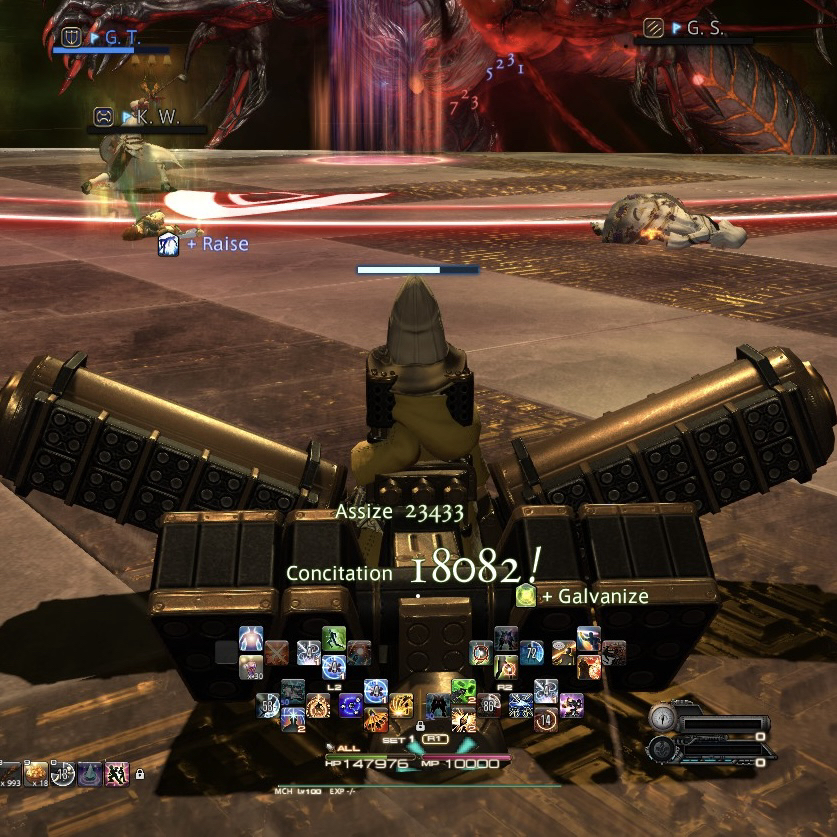The image size is (837, 837).
Task: Toggle the cross hotbar lock under L2/R2
Action: click(x=420, y=726)
